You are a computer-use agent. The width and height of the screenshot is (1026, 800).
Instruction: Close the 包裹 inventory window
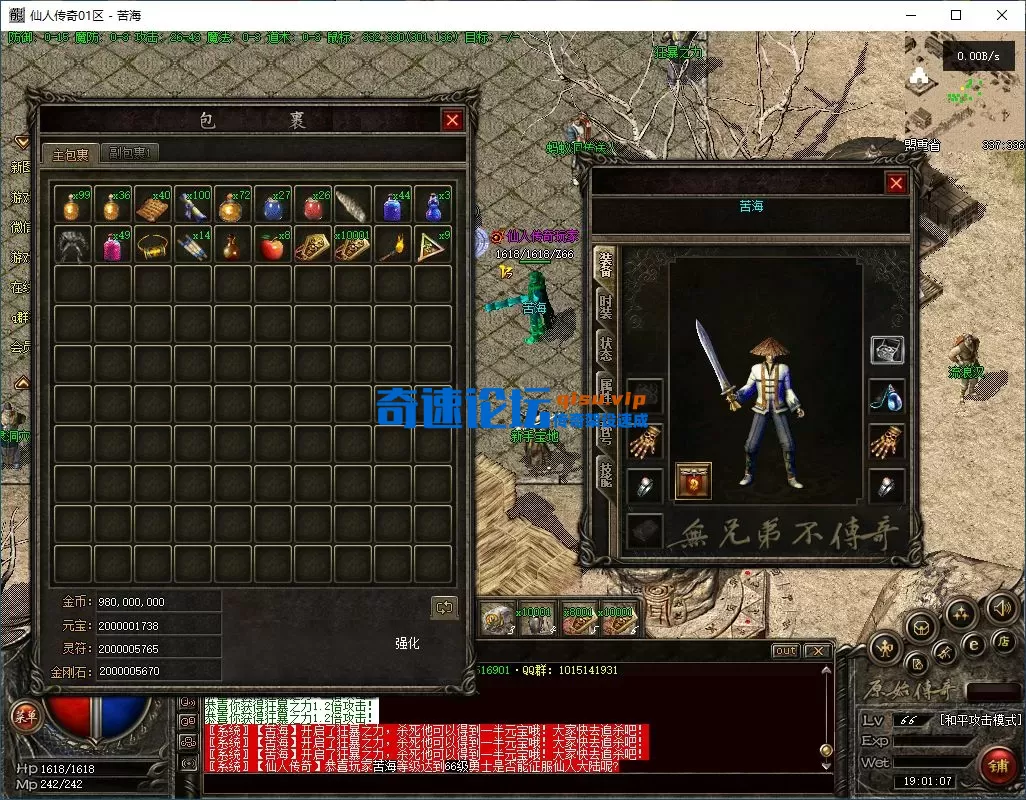pyautogui.click(x=453, y=120)
